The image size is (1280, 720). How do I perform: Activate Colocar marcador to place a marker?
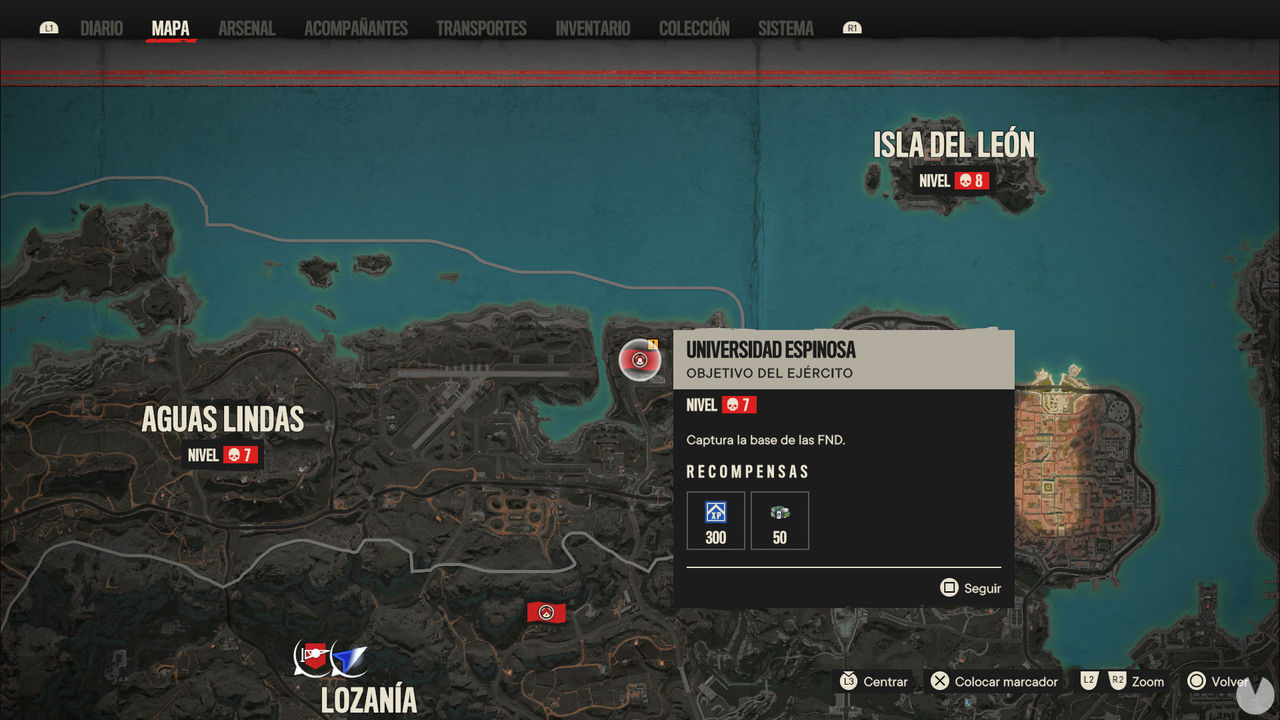tap(993, 681)
